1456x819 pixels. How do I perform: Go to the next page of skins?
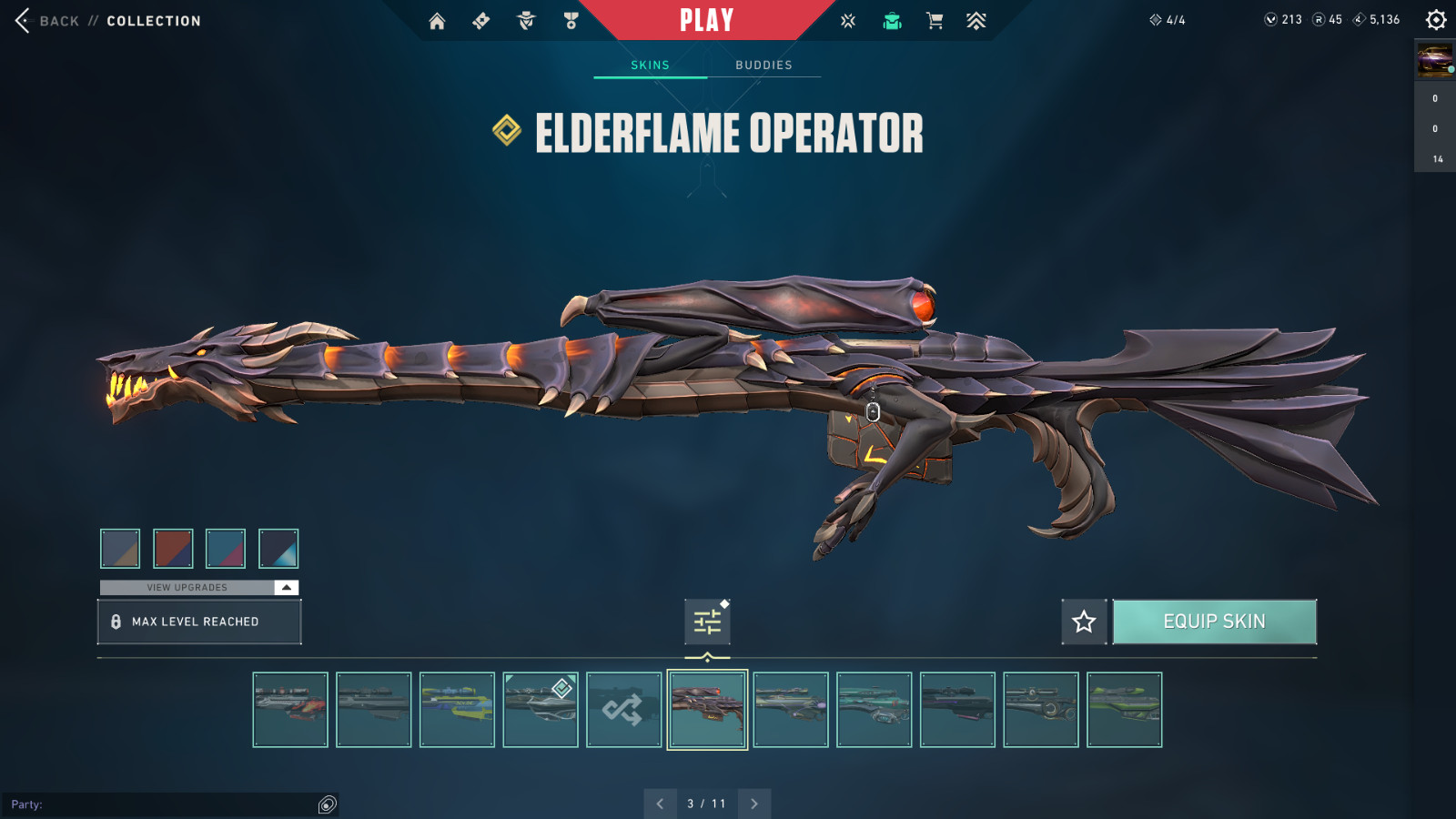click(x=754, y=804)
